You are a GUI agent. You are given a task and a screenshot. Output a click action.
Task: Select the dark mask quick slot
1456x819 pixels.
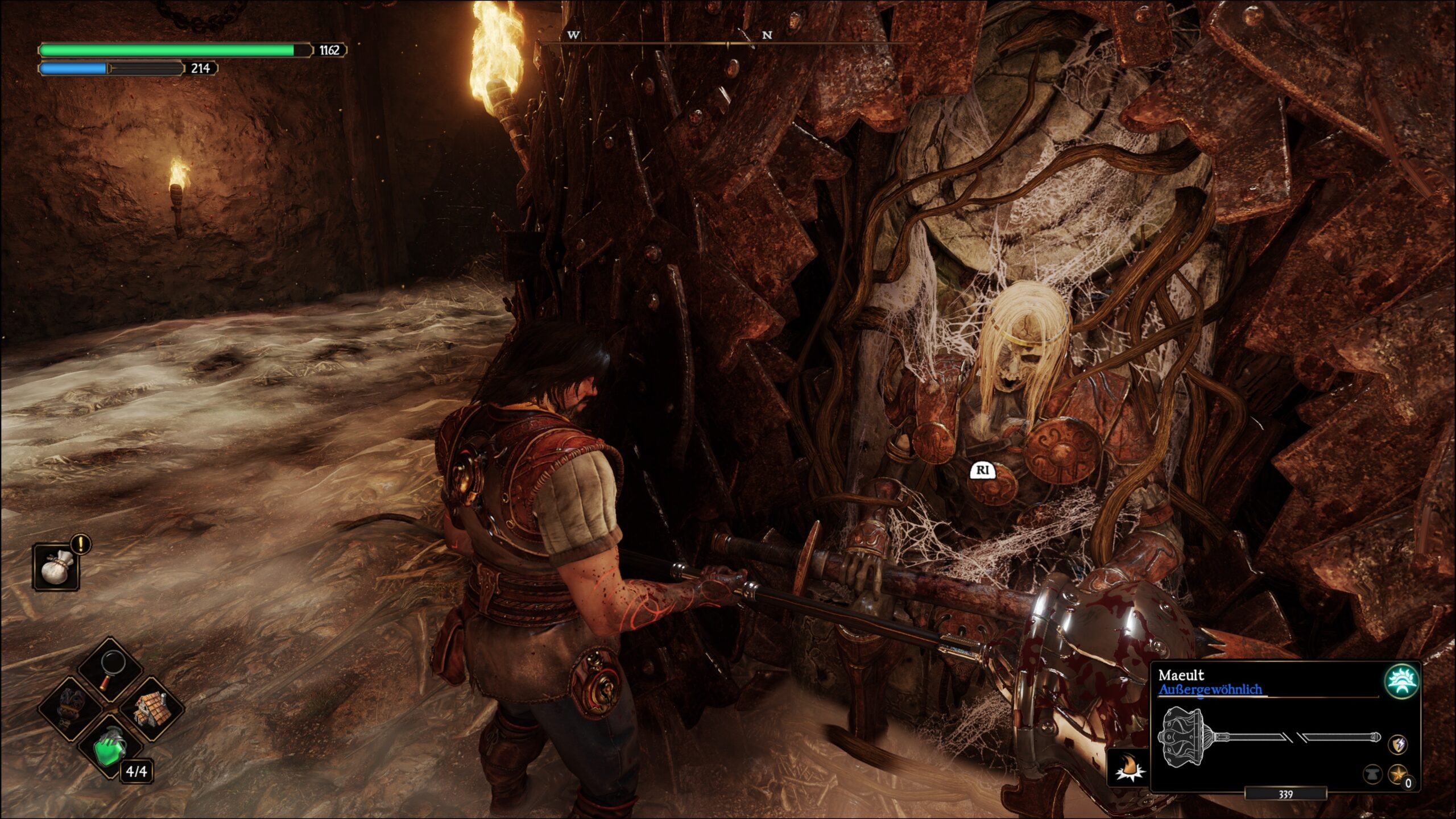tap(70, 709)
